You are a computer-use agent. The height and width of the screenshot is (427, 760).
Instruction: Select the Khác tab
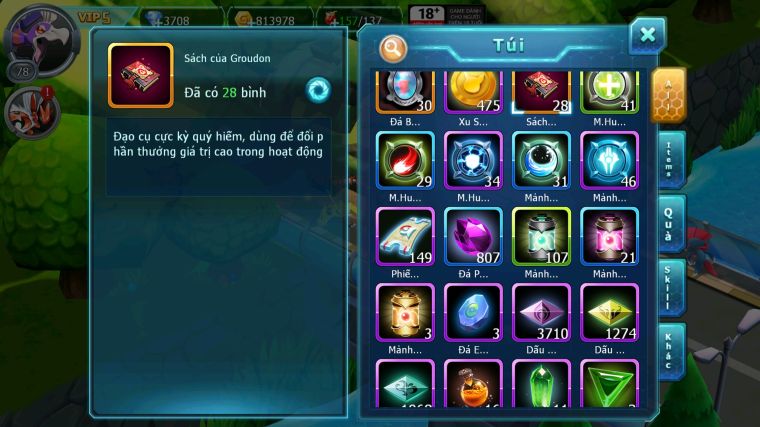tap(670, 350)
